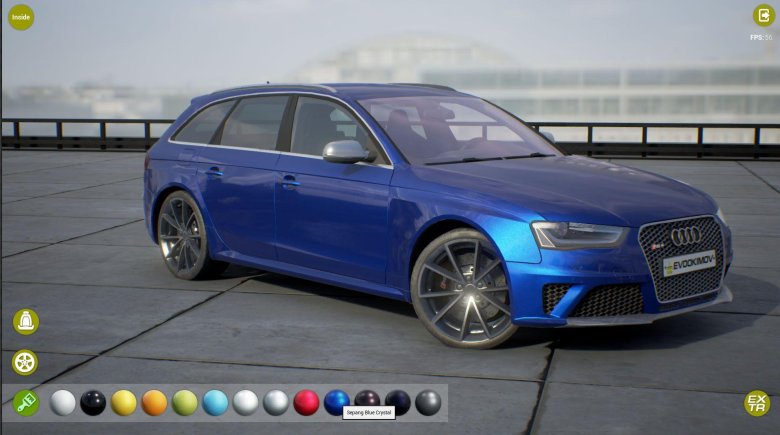Pick the gunmetal grey paint swatch
The width and height of the screenshot is (780, 435).
[x=428, y=402]
